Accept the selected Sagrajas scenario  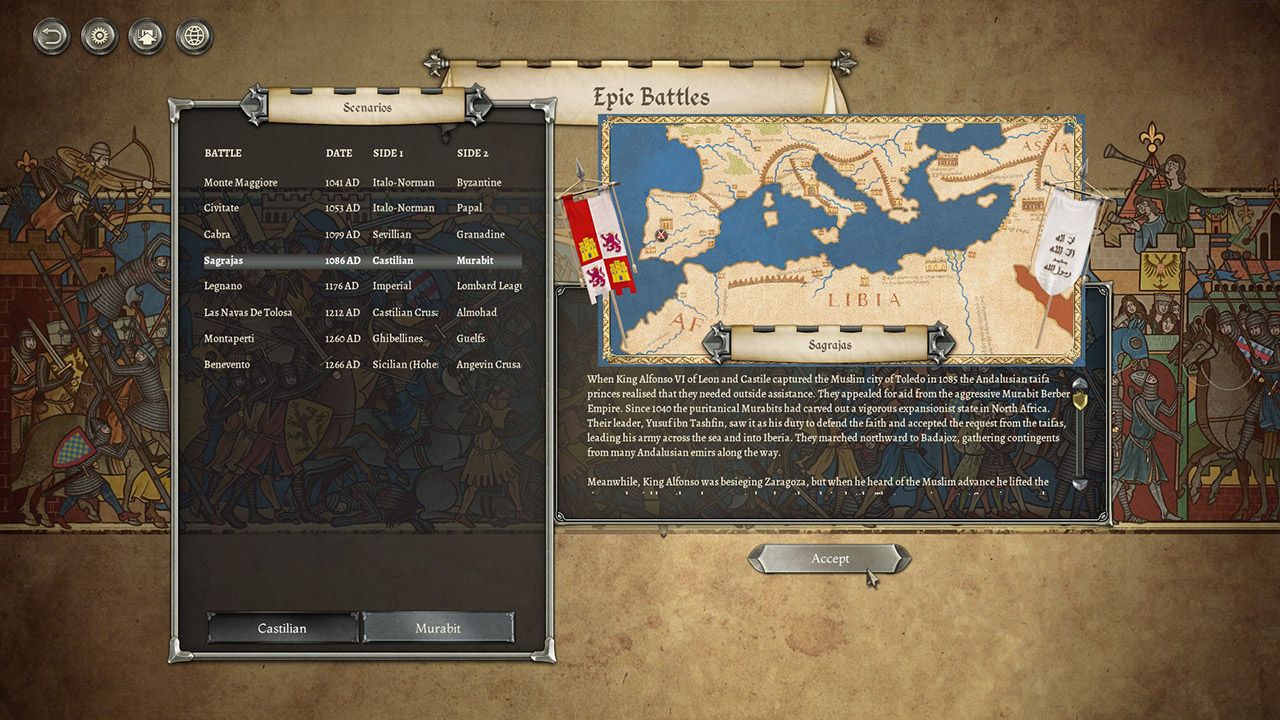tap(829, 559)
